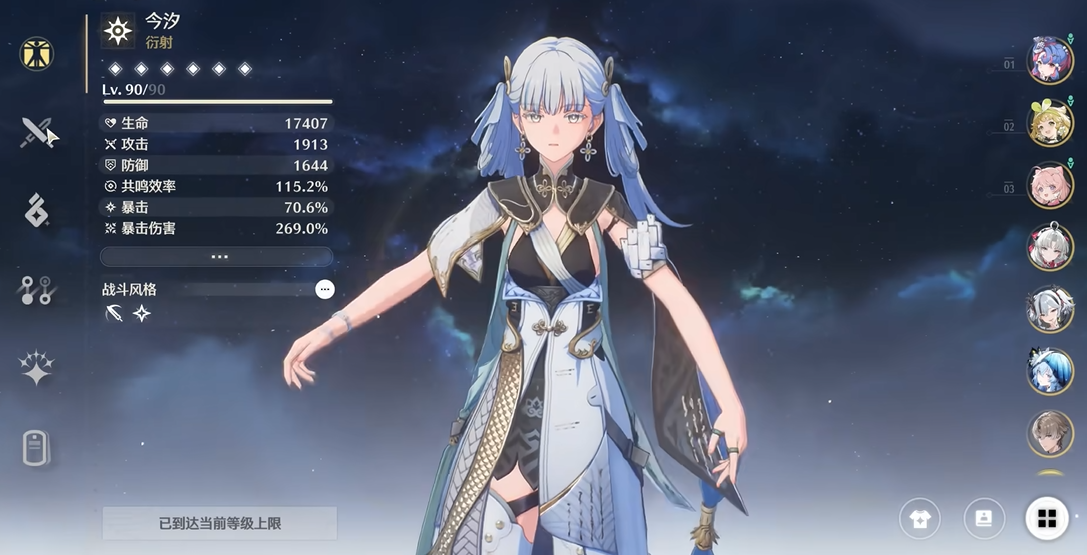Select the blue-haired character in team slot 01

(1050, 60)
